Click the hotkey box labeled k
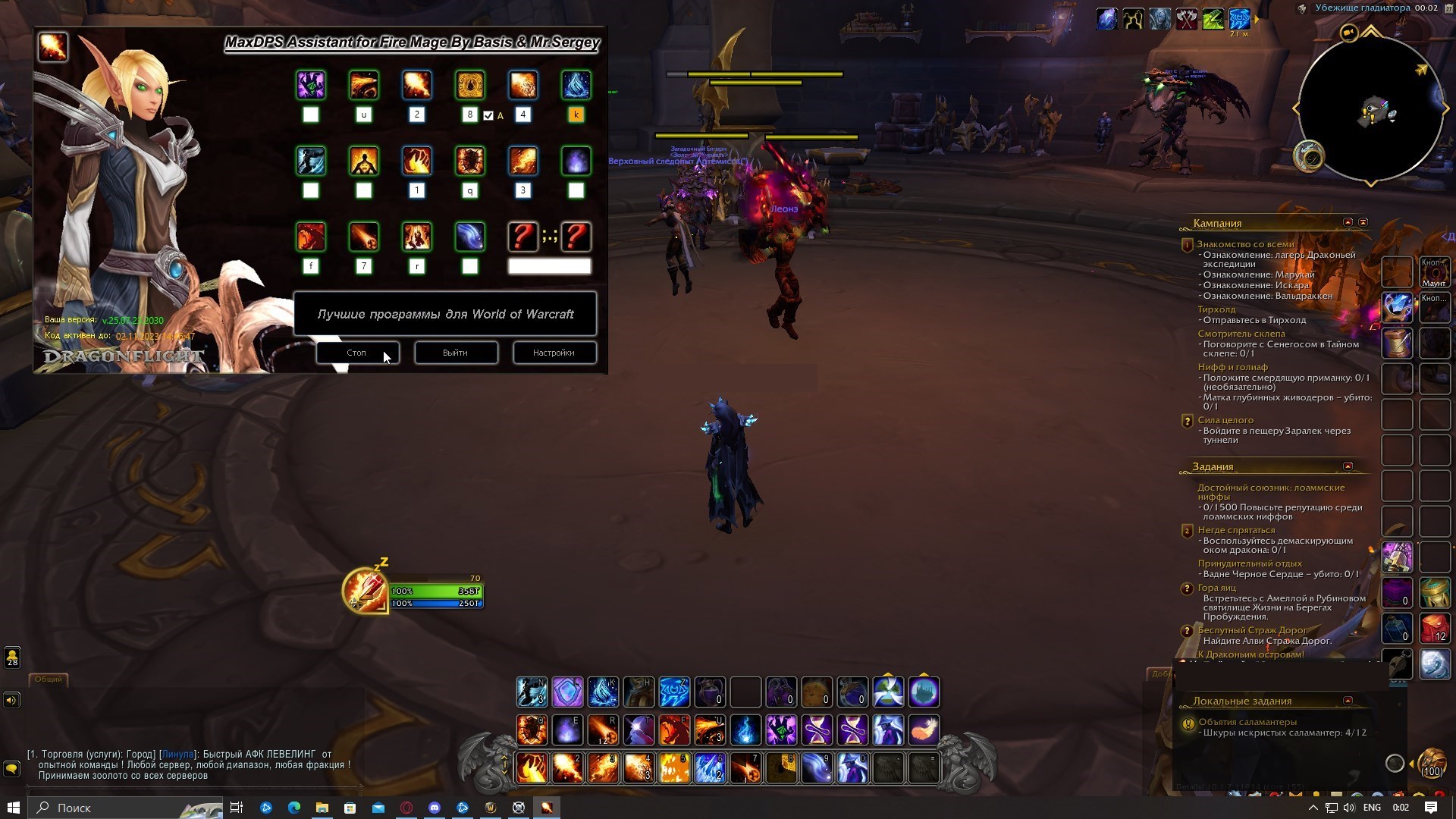This screenshot has width=1456, height=819. click(x=576, y=115)
